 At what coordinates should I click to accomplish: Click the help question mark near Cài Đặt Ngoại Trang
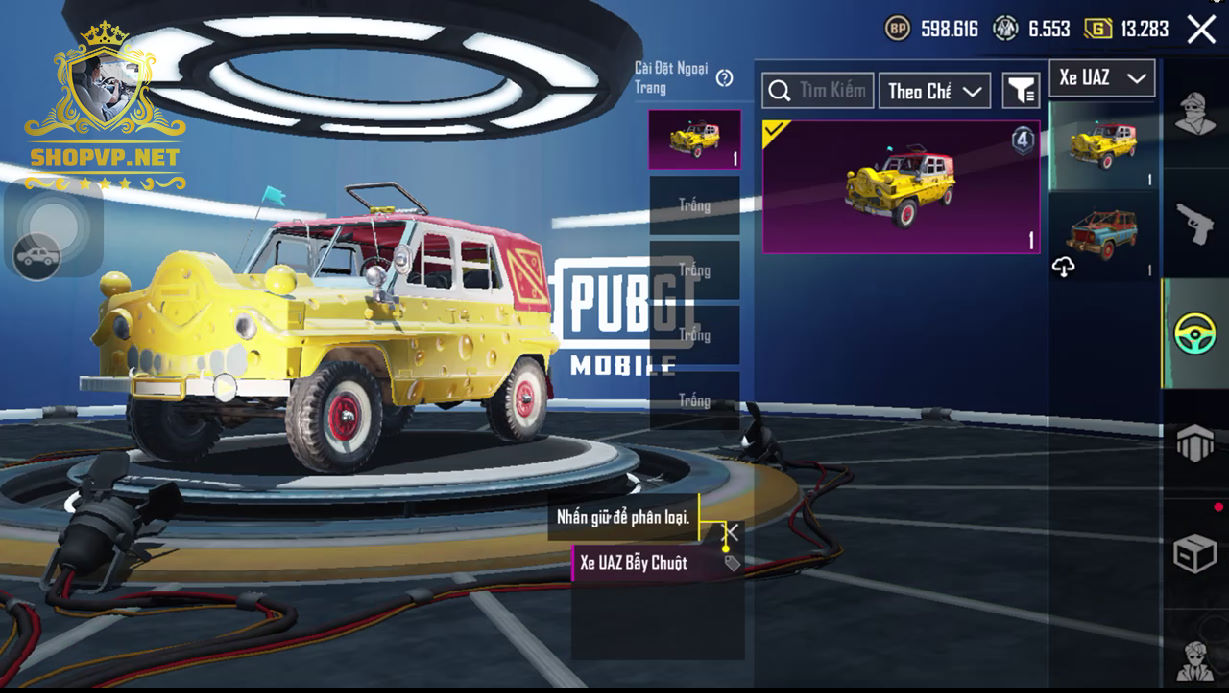point(725,78)
